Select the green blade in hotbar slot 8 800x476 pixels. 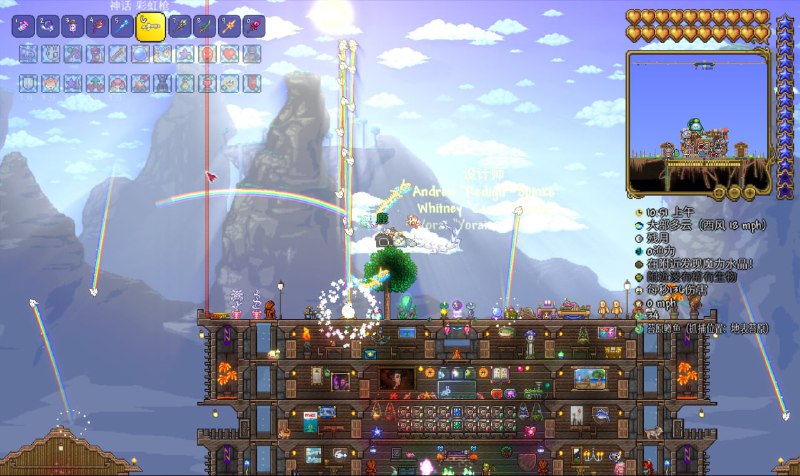[x=205, y=26]
